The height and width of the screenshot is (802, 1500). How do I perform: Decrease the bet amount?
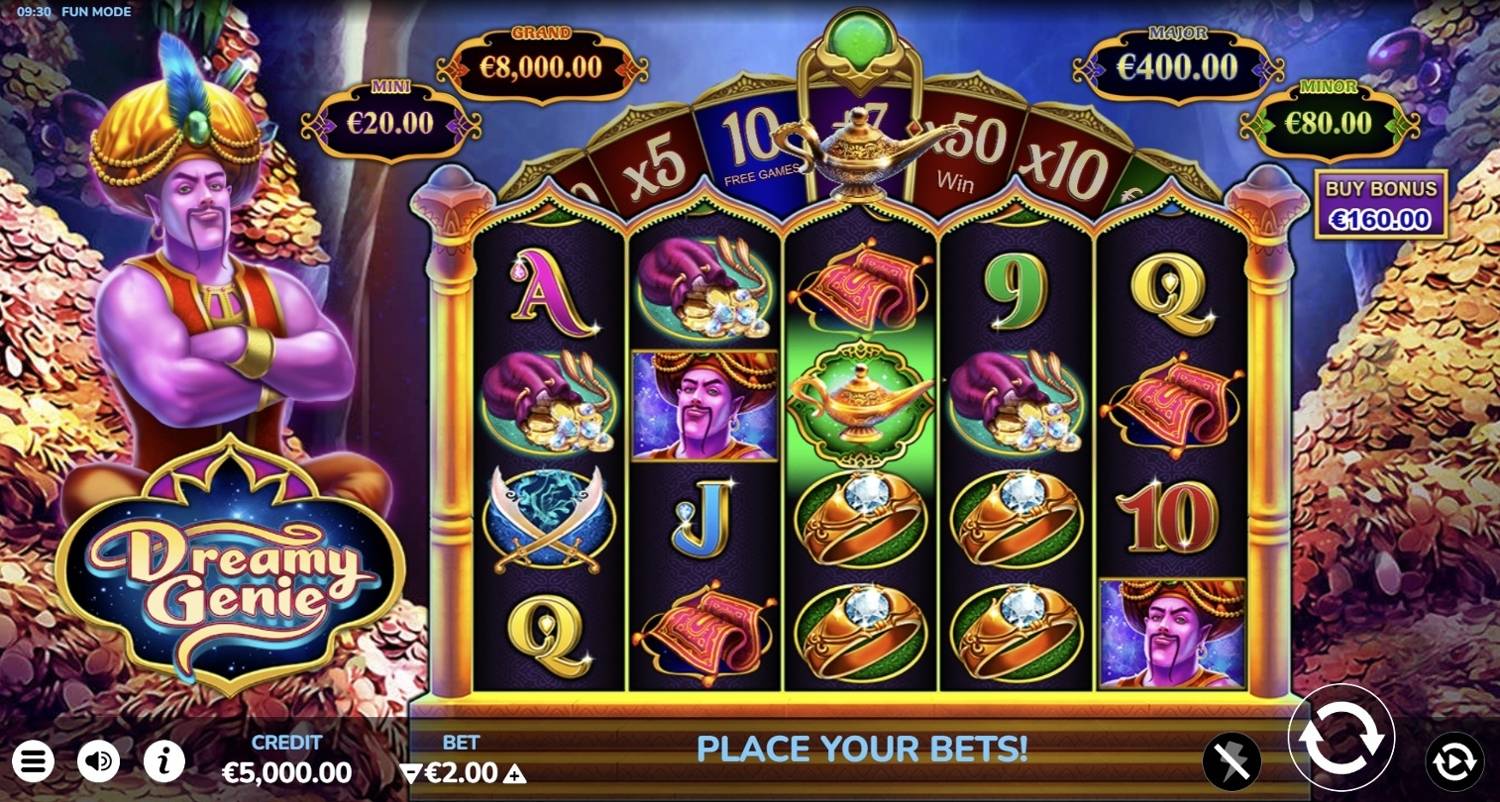coord(410,773)
